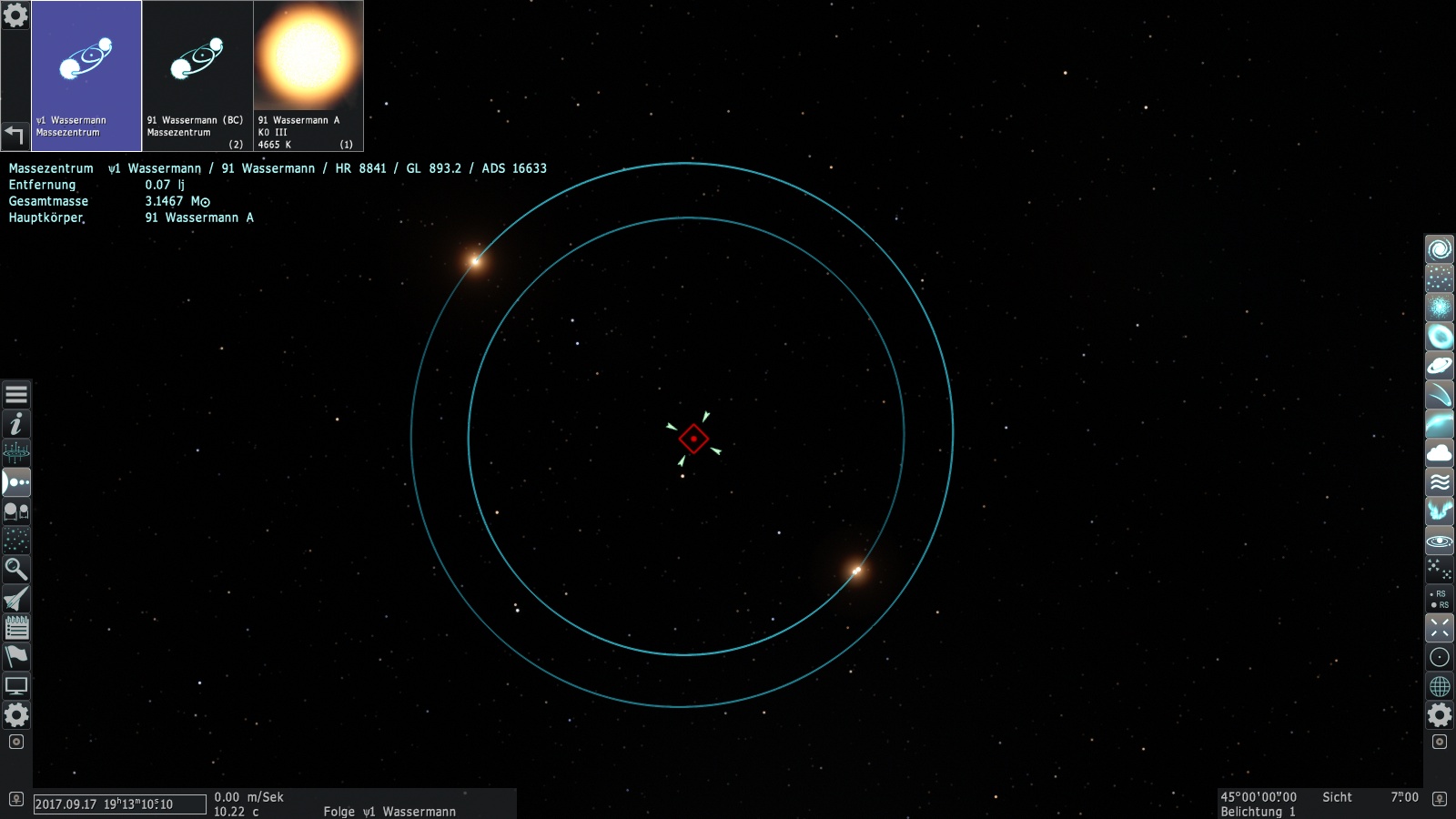Choose the 91 Wassermann (BC) barycenter tile

197,75
